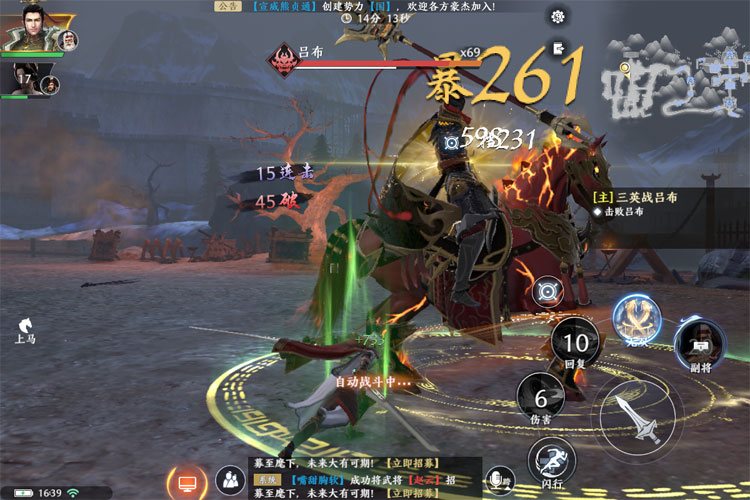The width and height of the screenshot is (750, 500).
Task: Select Lu Bu boss emblem icon
Action: (x=284, y=59)
